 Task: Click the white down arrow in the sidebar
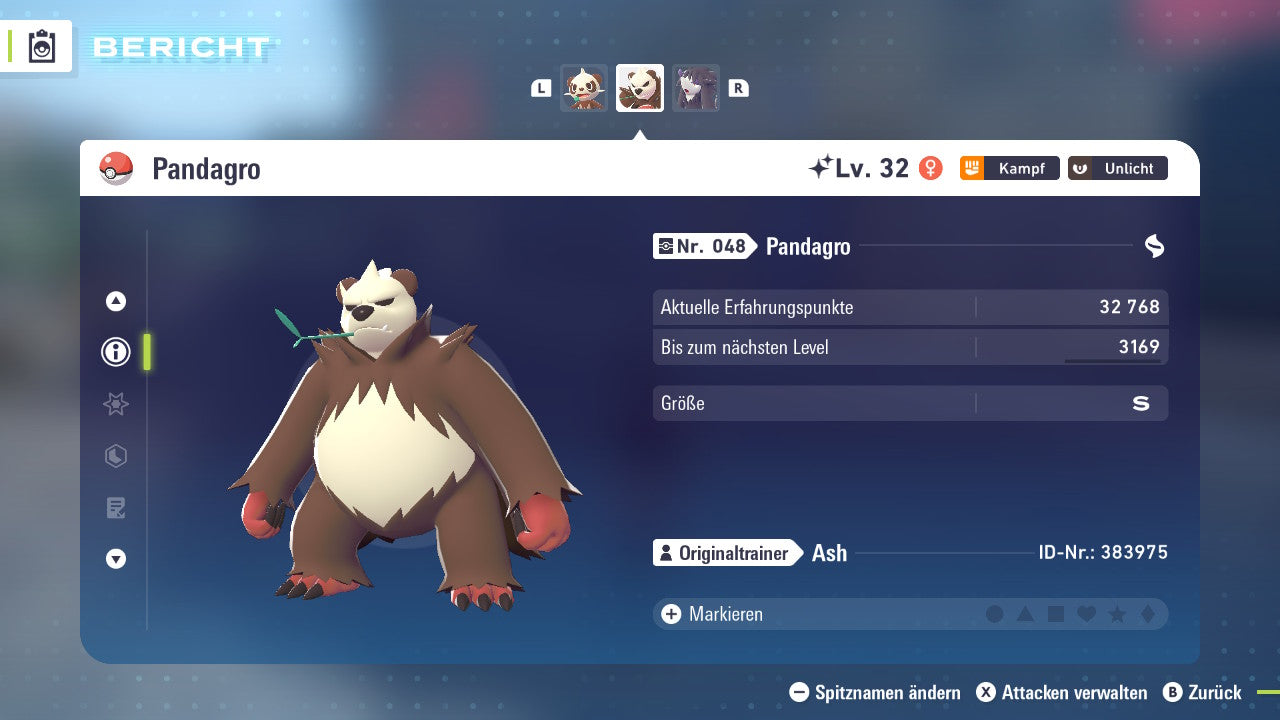(x=116, y=559)
